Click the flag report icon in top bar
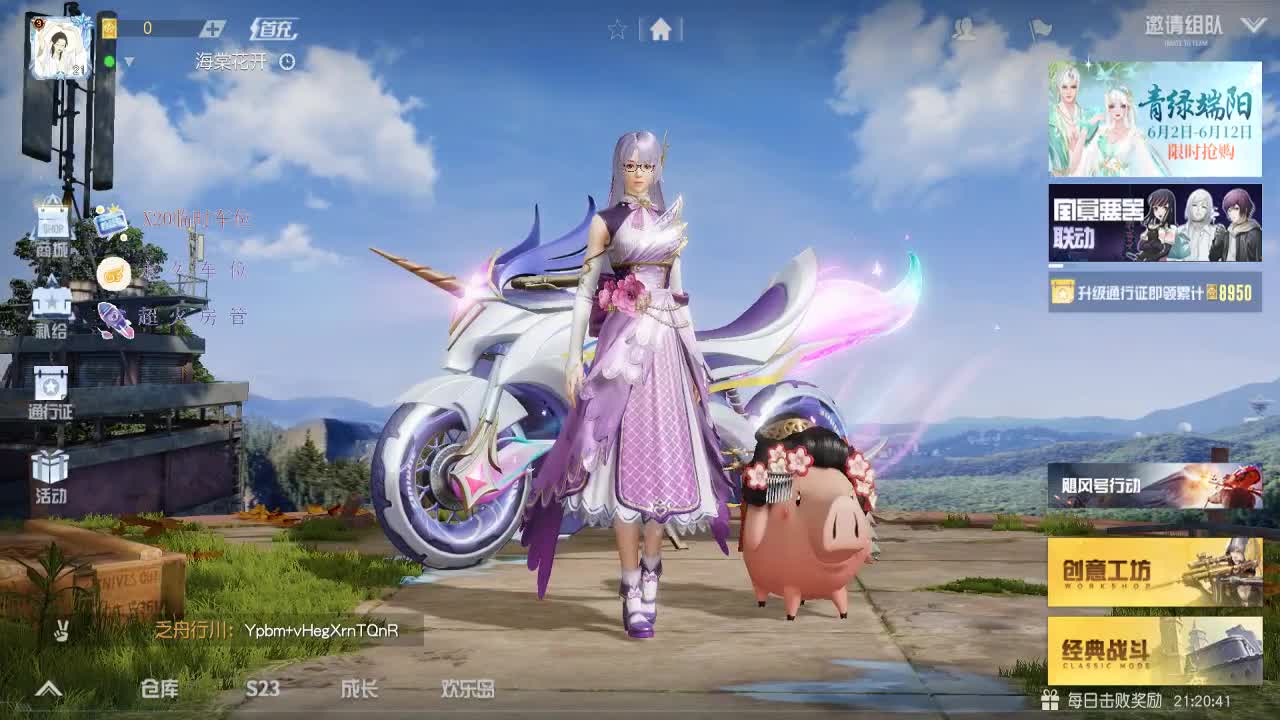1280x720 pixels. click(x=1036, y=30)
